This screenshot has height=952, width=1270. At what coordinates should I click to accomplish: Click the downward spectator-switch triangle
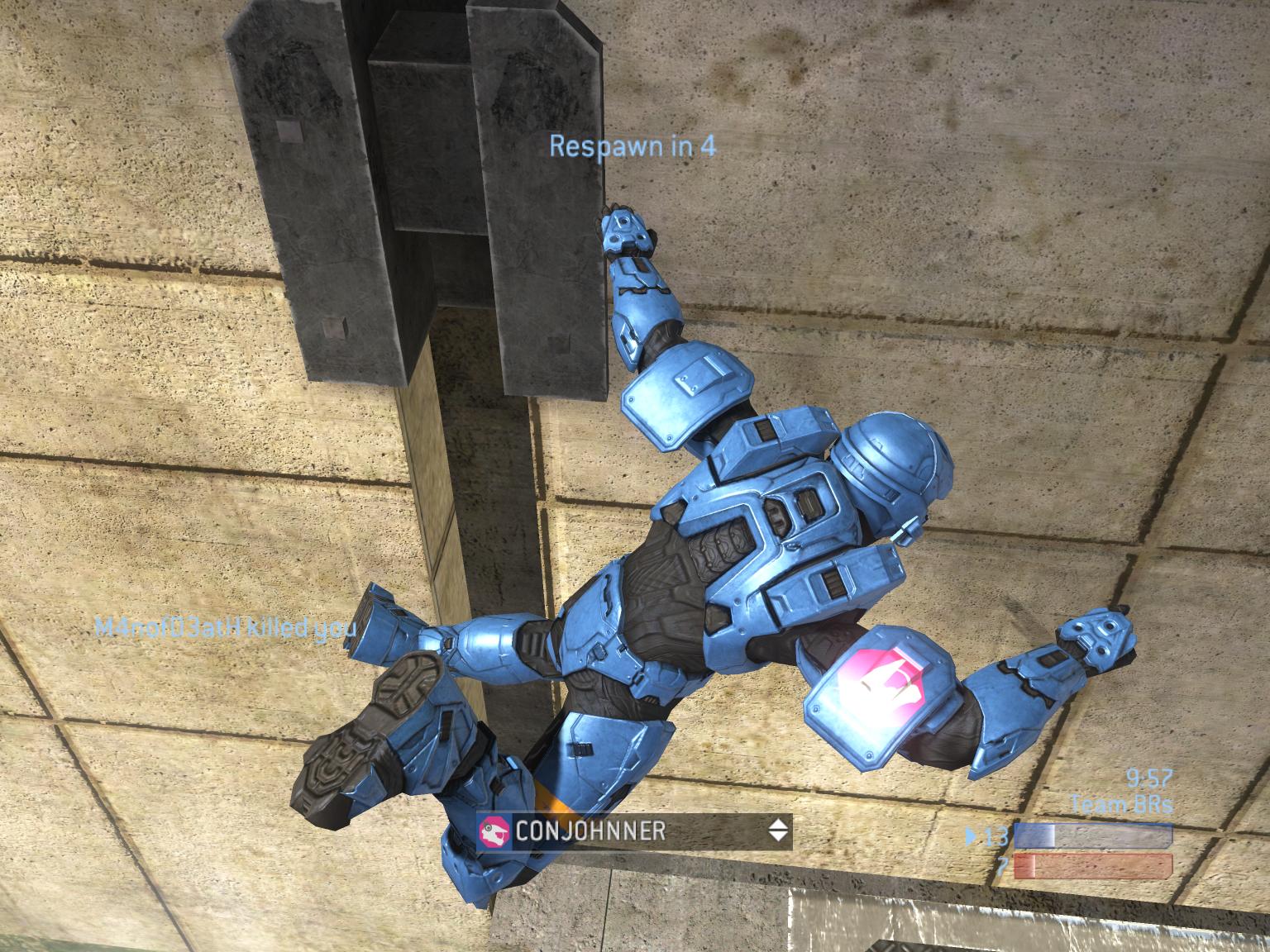point(777,835)
